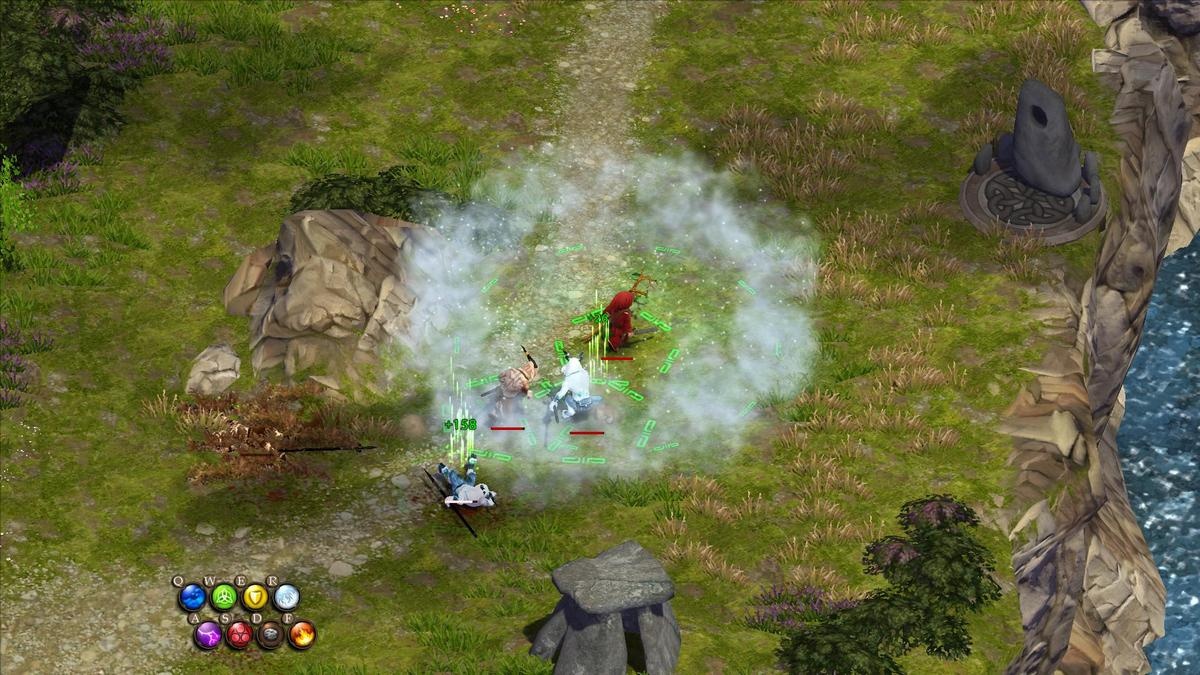Choose the green life element orb
This screenshot has height=675, width=1200.
pos(223,598)
